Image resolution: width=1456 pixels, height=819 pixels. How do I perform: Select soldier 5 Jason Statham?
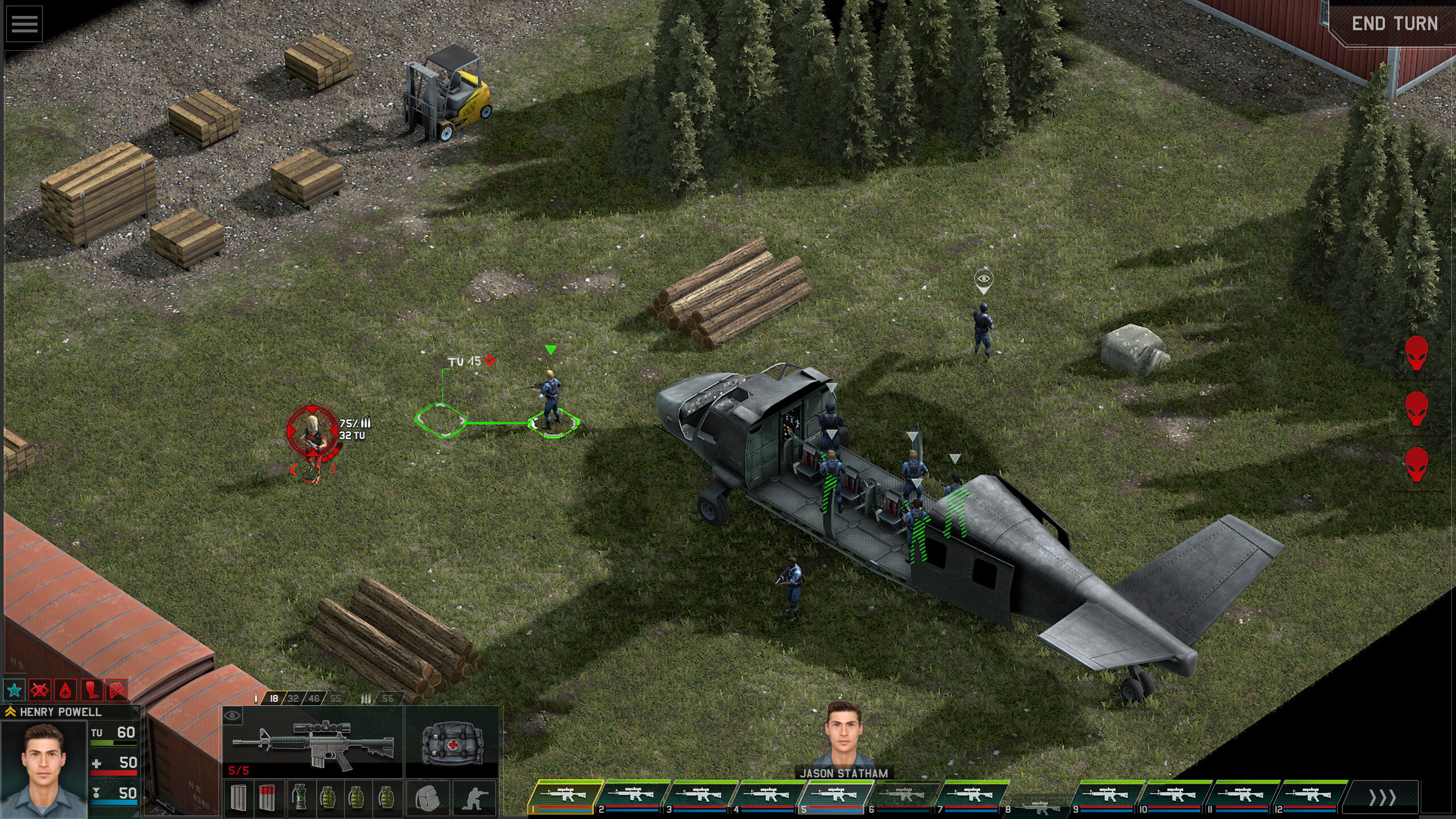click(x=836, y=796)
